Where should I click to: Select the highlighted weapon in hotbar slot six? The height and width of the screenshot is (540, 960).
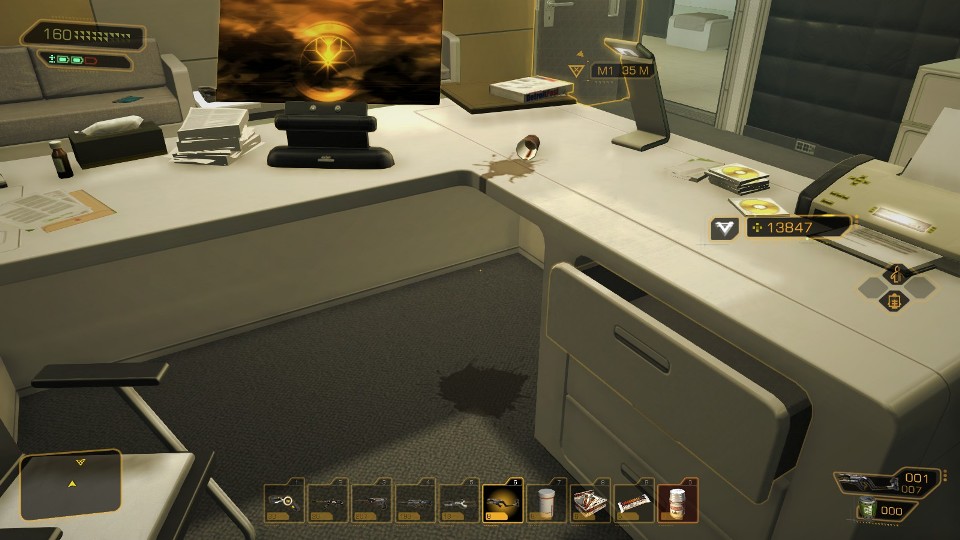[501, 502]
